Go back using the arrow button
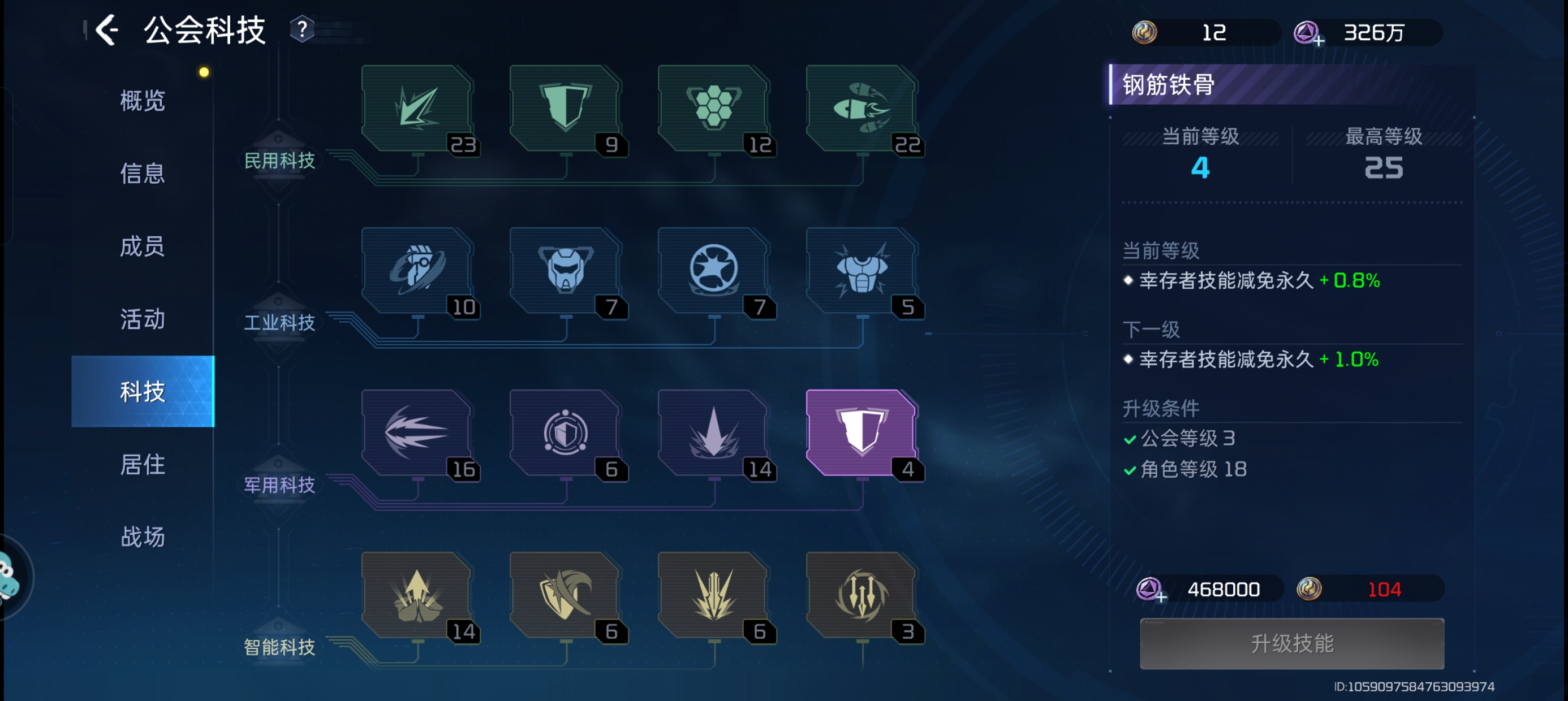This screenshot has width=1568, height=701. (x=107, y=30)
